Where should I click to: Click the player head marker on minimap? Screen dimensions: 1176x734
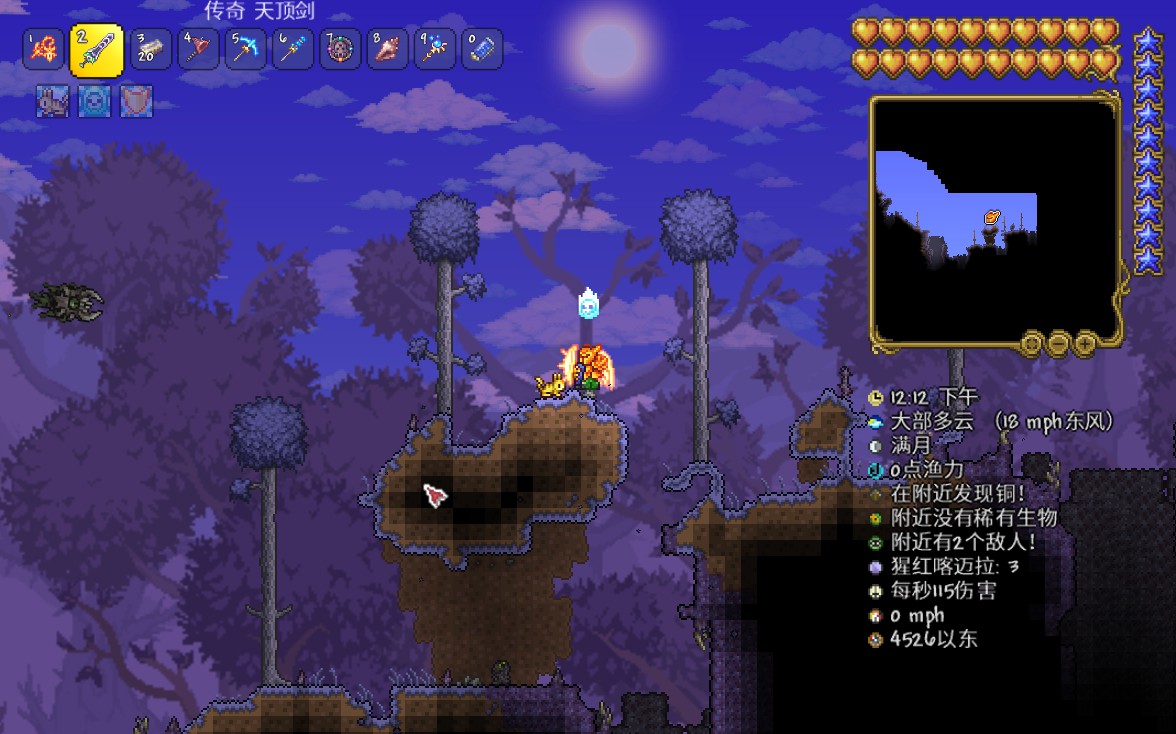[991, 217]
